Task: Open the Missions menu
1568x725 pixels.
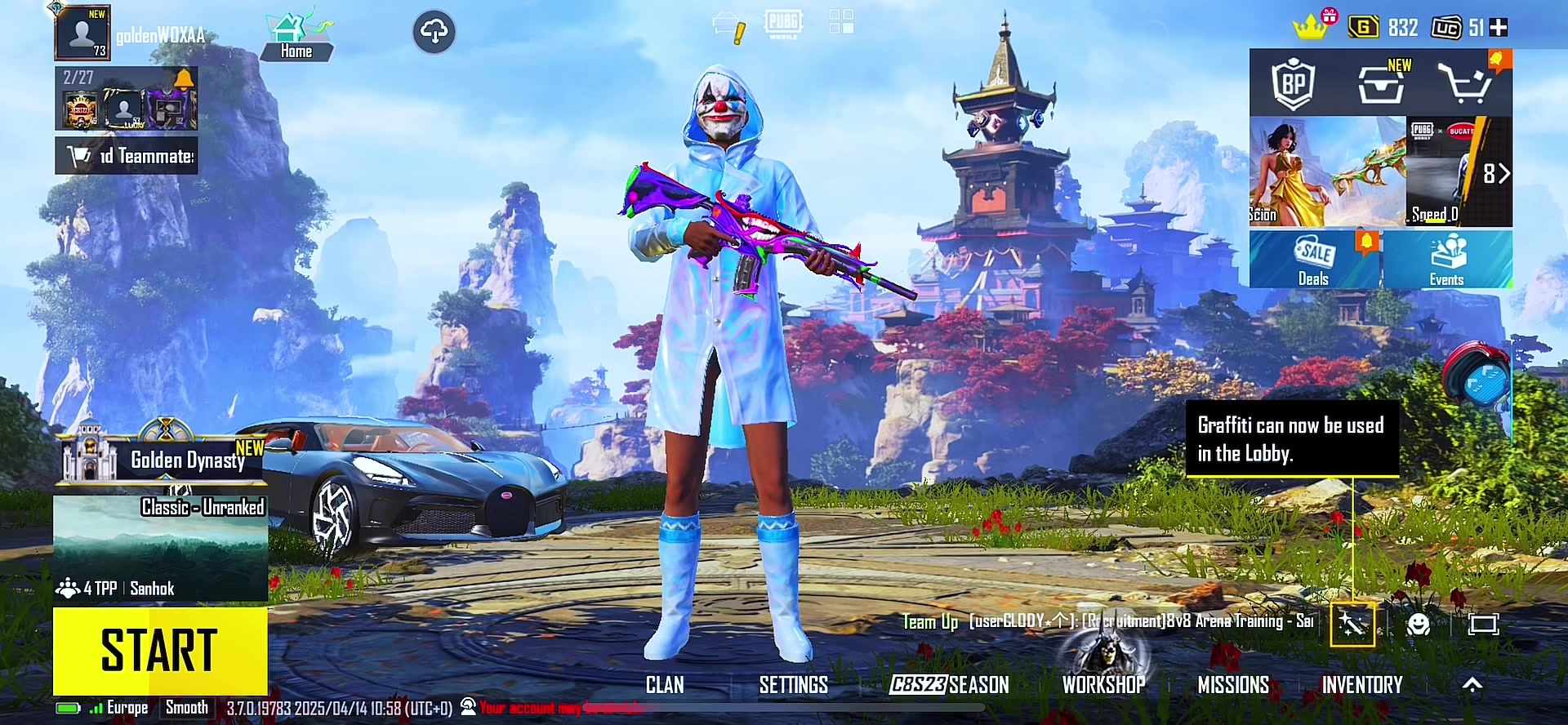Action: (1233, 685)
